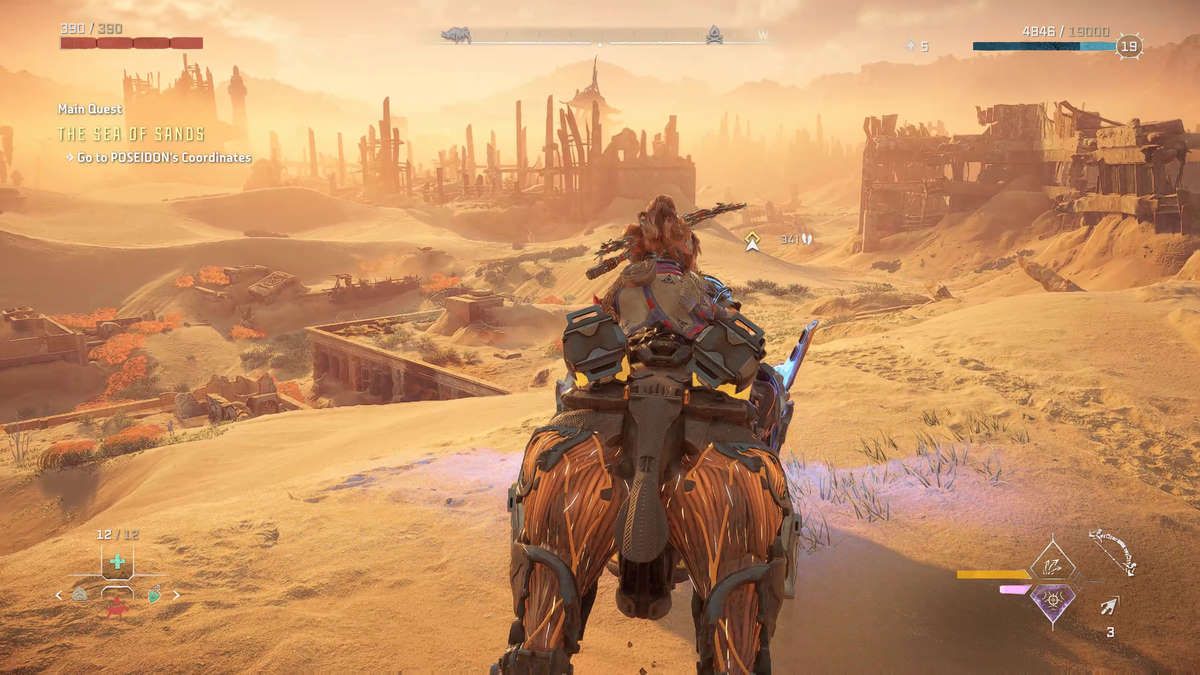
Task: Select the weapon technique diamond icon
Action: tap(1052, 565)
